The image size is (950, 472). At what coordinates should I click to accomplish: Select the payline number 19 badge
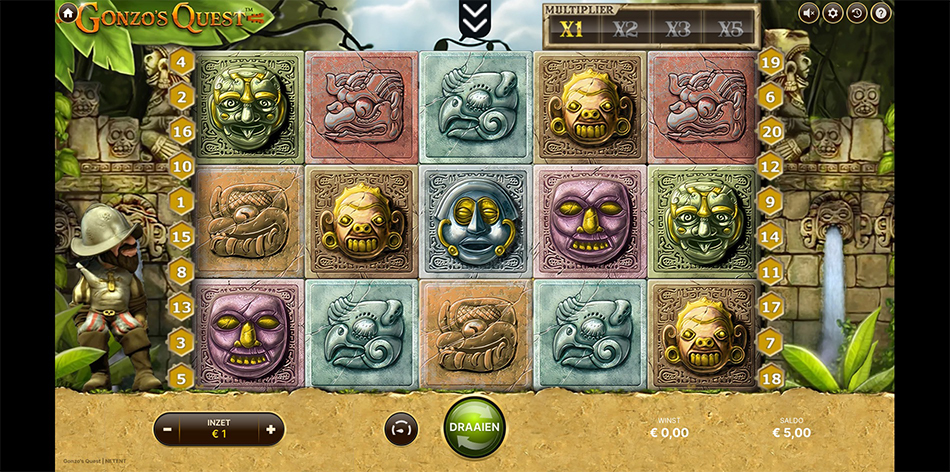click(770, 62)
